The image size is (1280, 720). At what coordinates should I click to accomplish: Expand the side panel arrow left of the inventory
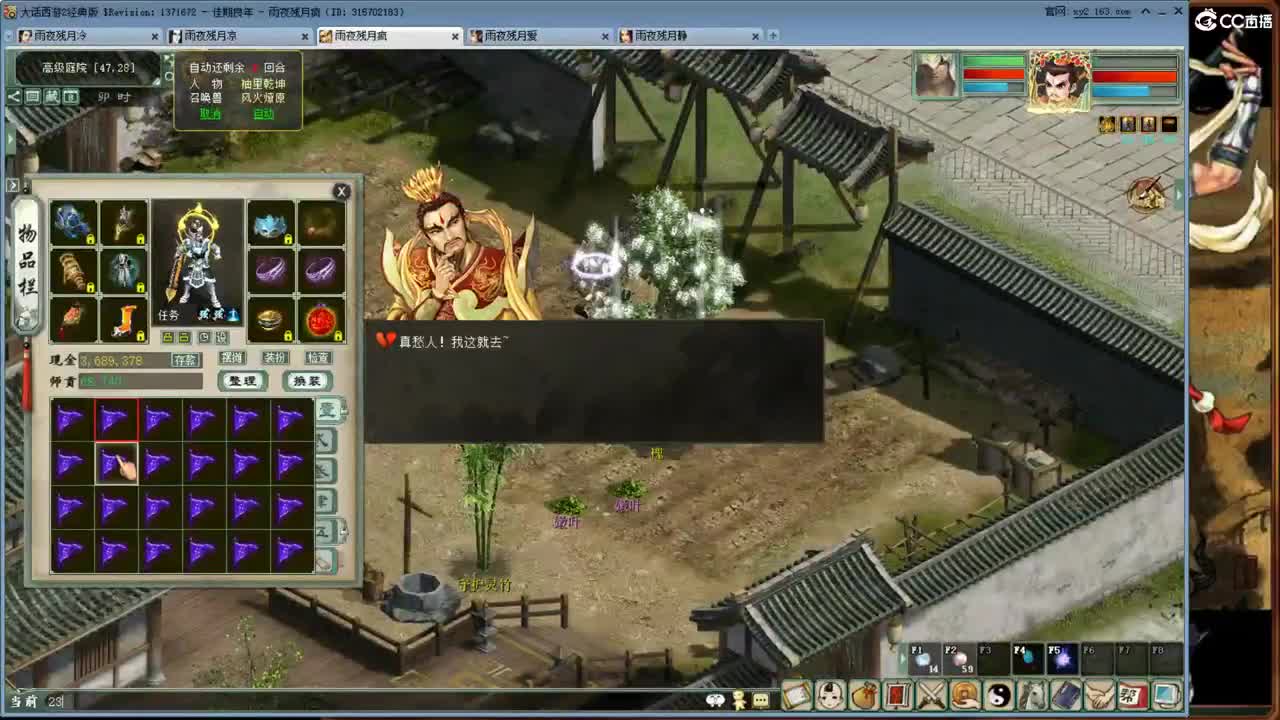[x=13, y=185]
